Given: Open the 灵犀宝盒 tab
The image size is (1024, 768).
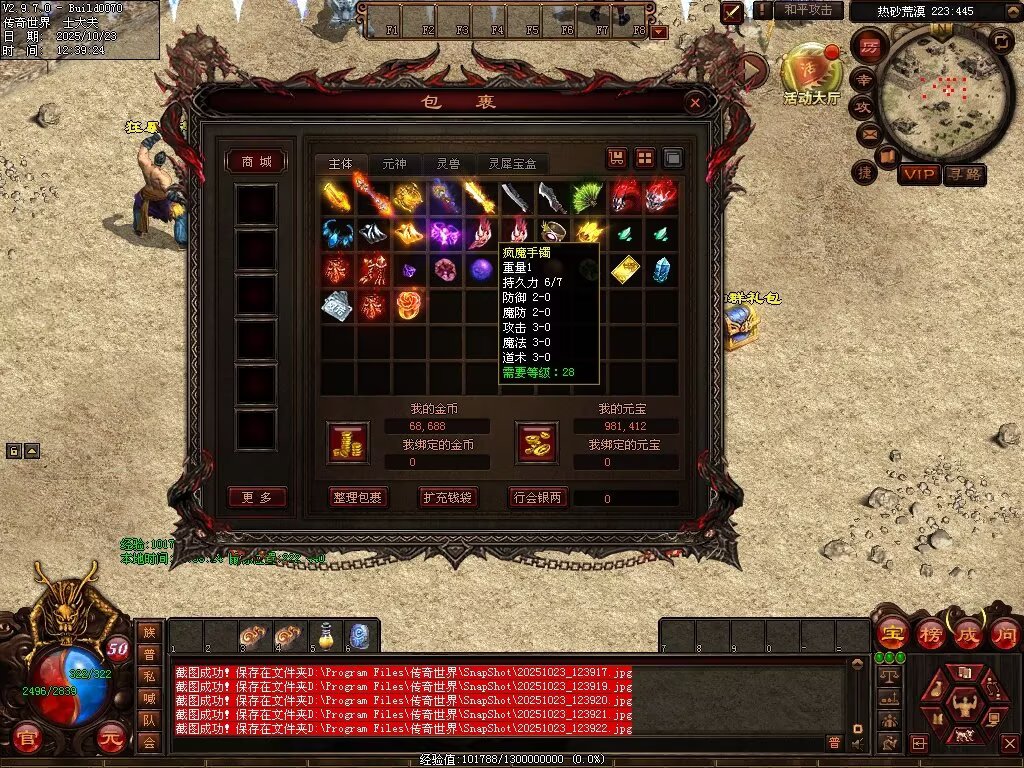Looking at the screenshot, I should [x=513, y=163].
